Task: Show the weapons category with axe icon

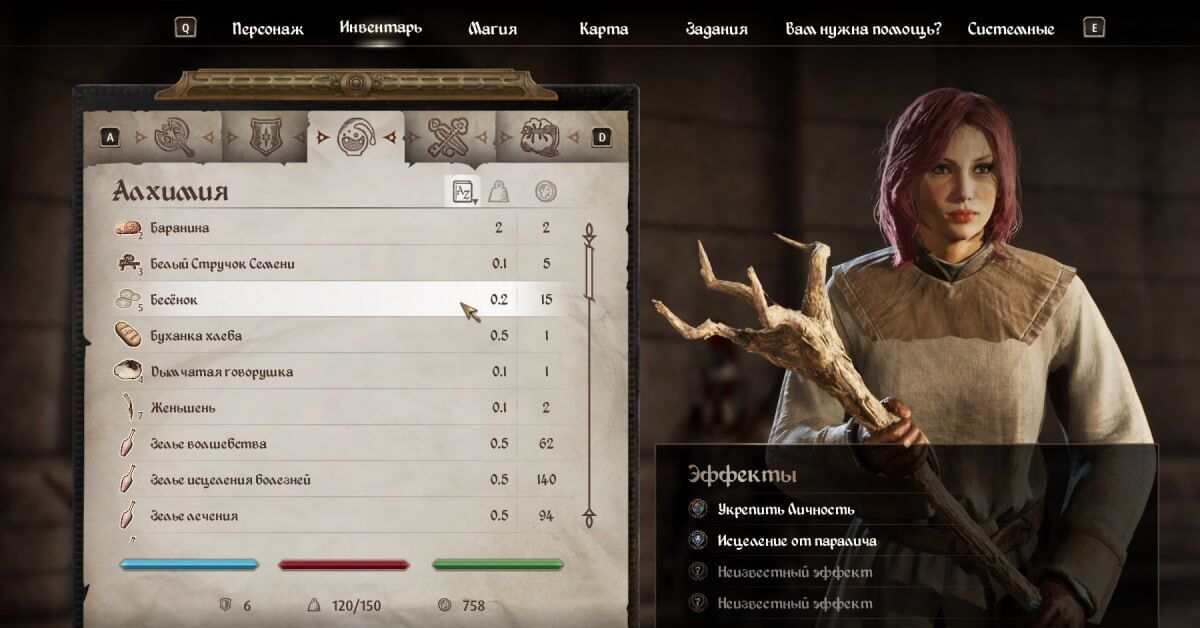Action: (x=174, y=137)
